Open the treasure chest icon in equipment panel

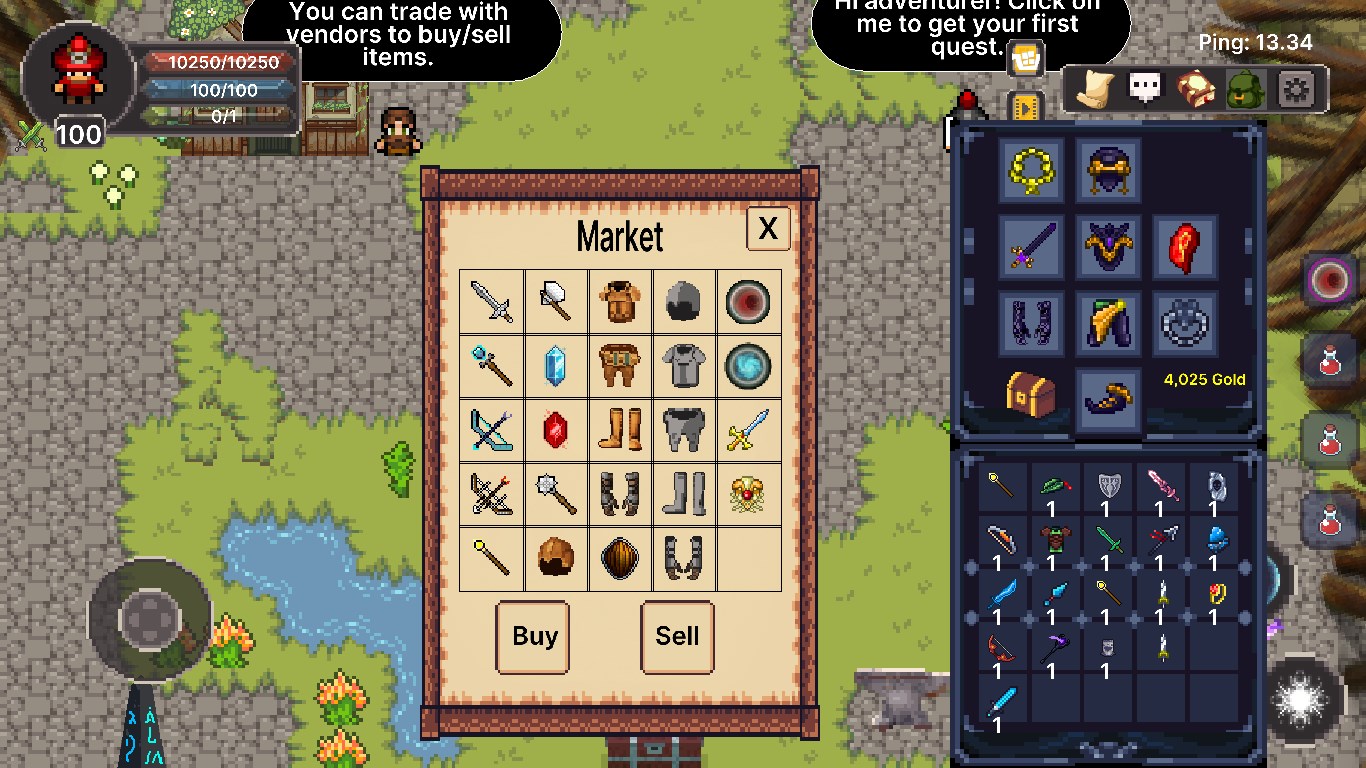[1031, 393]
